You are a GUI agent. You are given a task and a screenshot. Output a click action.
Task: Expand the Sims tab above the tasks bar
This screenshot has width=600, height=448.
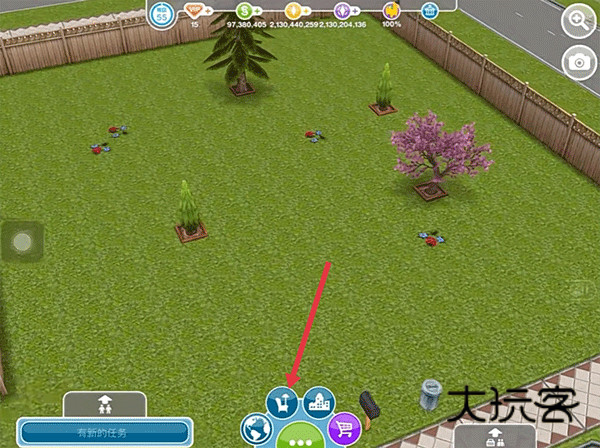click(x=103, y=405)
